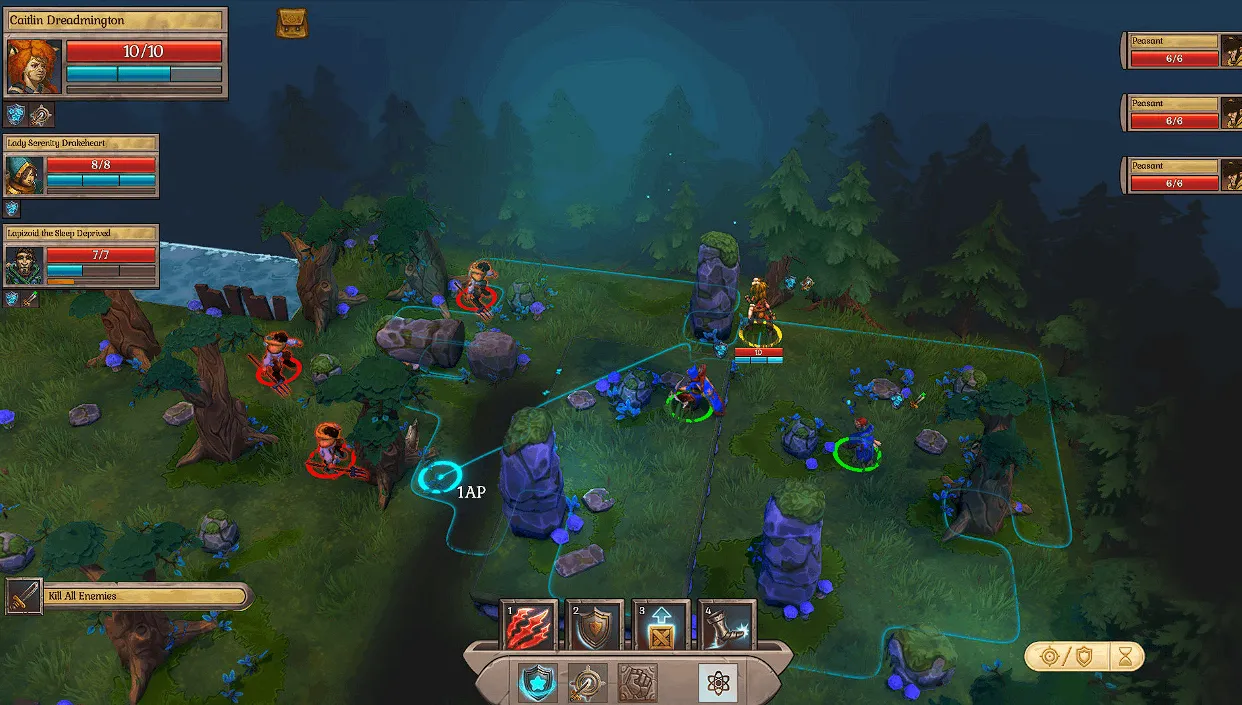The width and height of the screenshot is (1242, 705).
Task: Select the crate with arrow ability
Action: point(661,627)
